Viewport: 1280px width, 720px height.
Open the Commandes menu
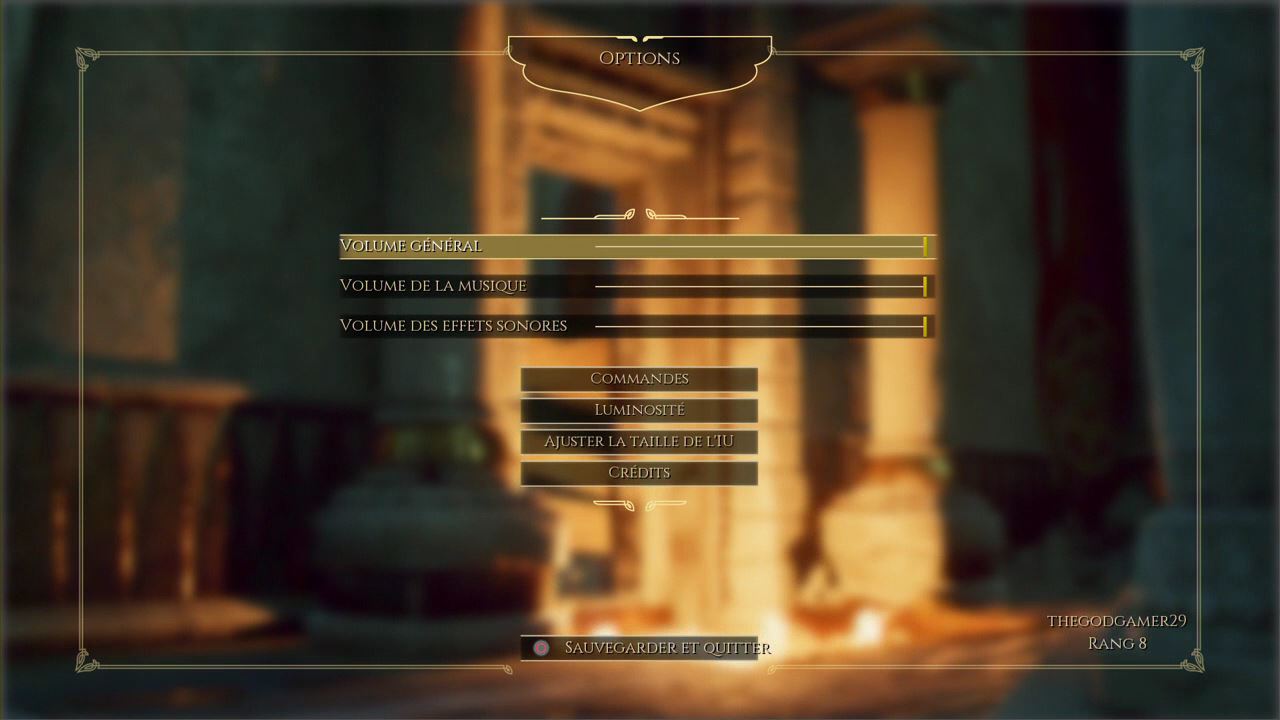[x=639, y=379]
